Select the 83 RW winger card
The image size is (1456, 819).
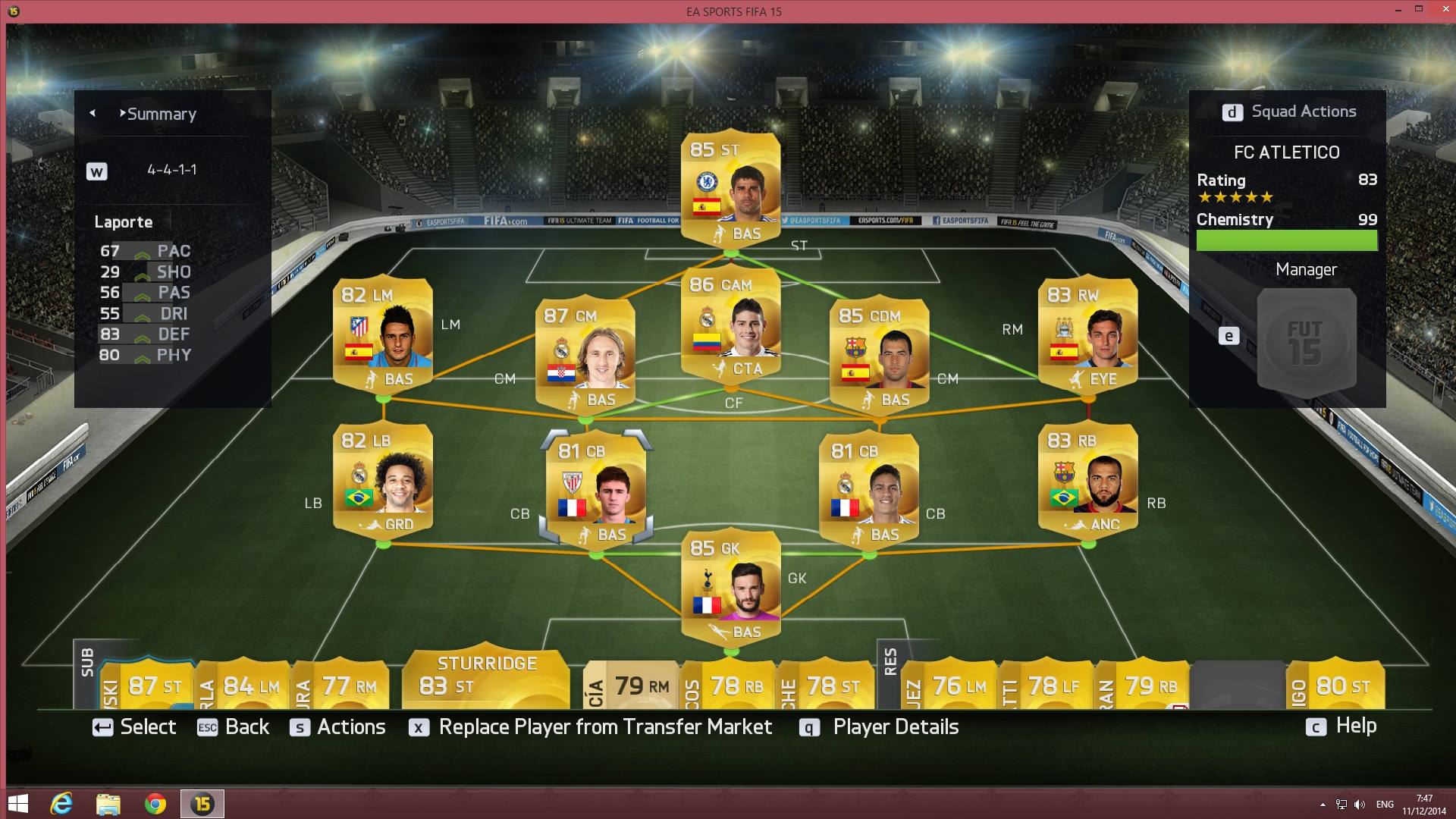[1087, 334]
